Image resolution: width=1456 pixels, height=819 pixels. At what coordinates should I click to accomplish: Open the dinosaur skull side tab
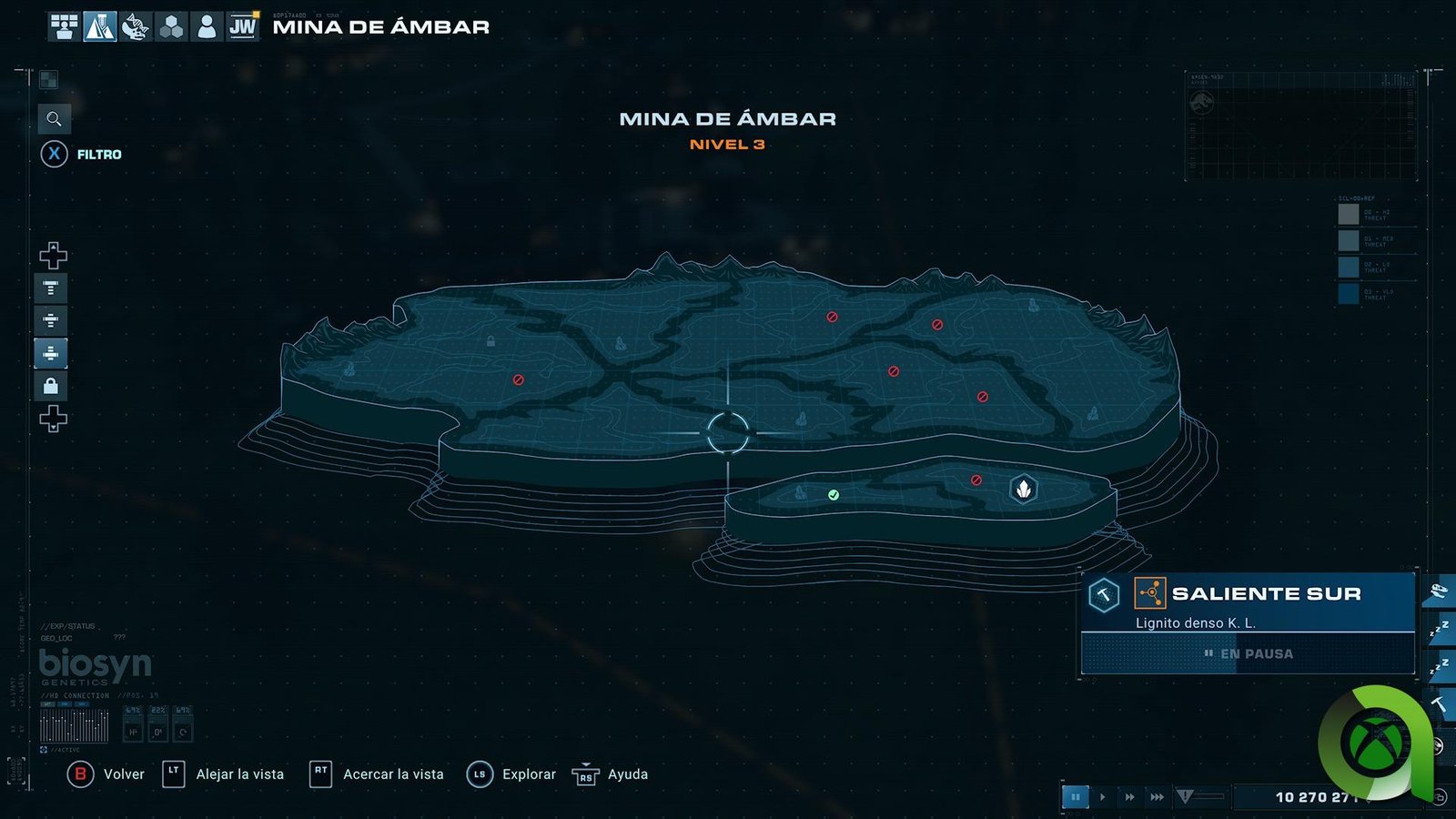(x=1439, y=592)
